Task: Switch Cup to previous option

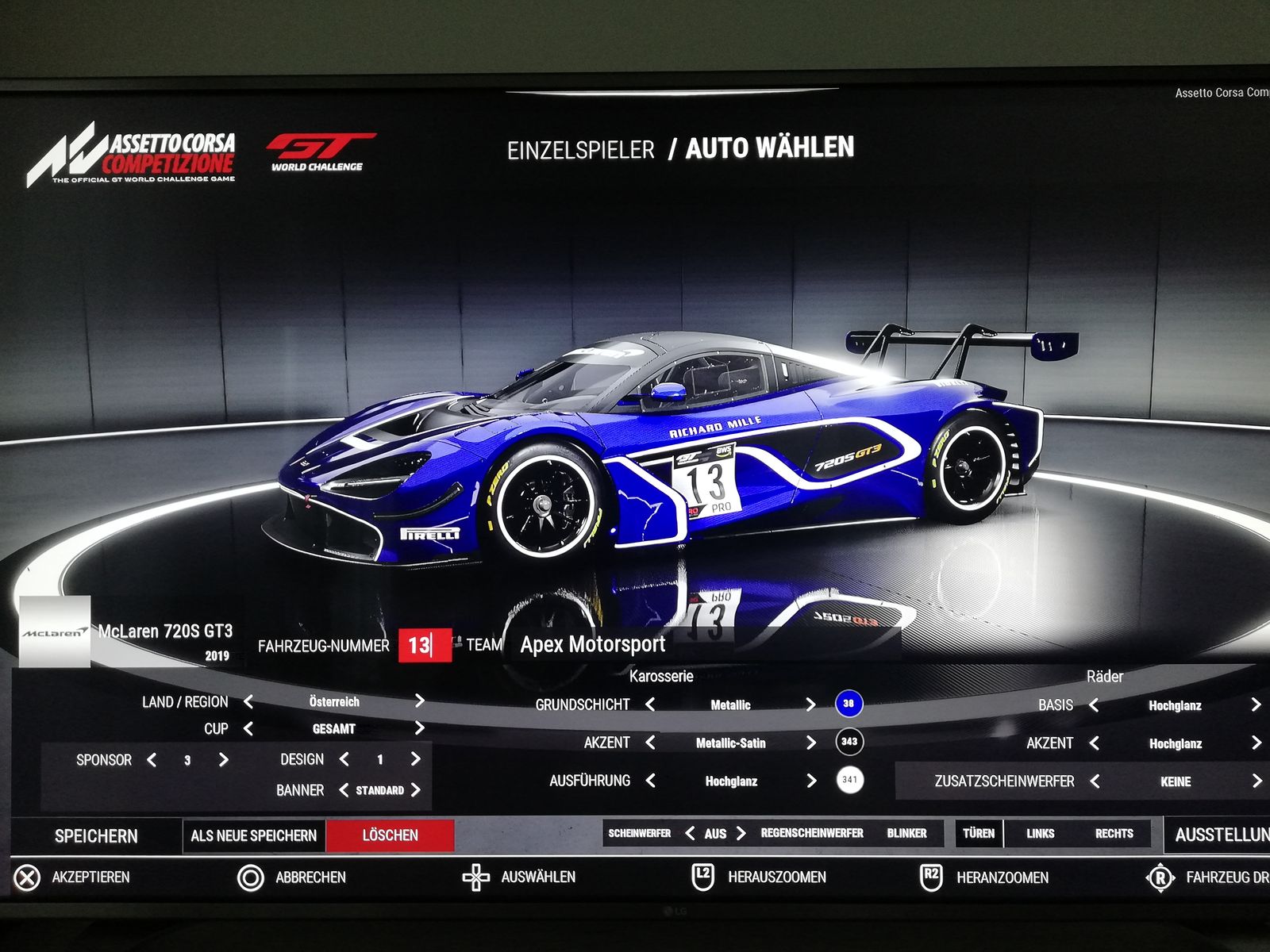Action: [248, 728]
